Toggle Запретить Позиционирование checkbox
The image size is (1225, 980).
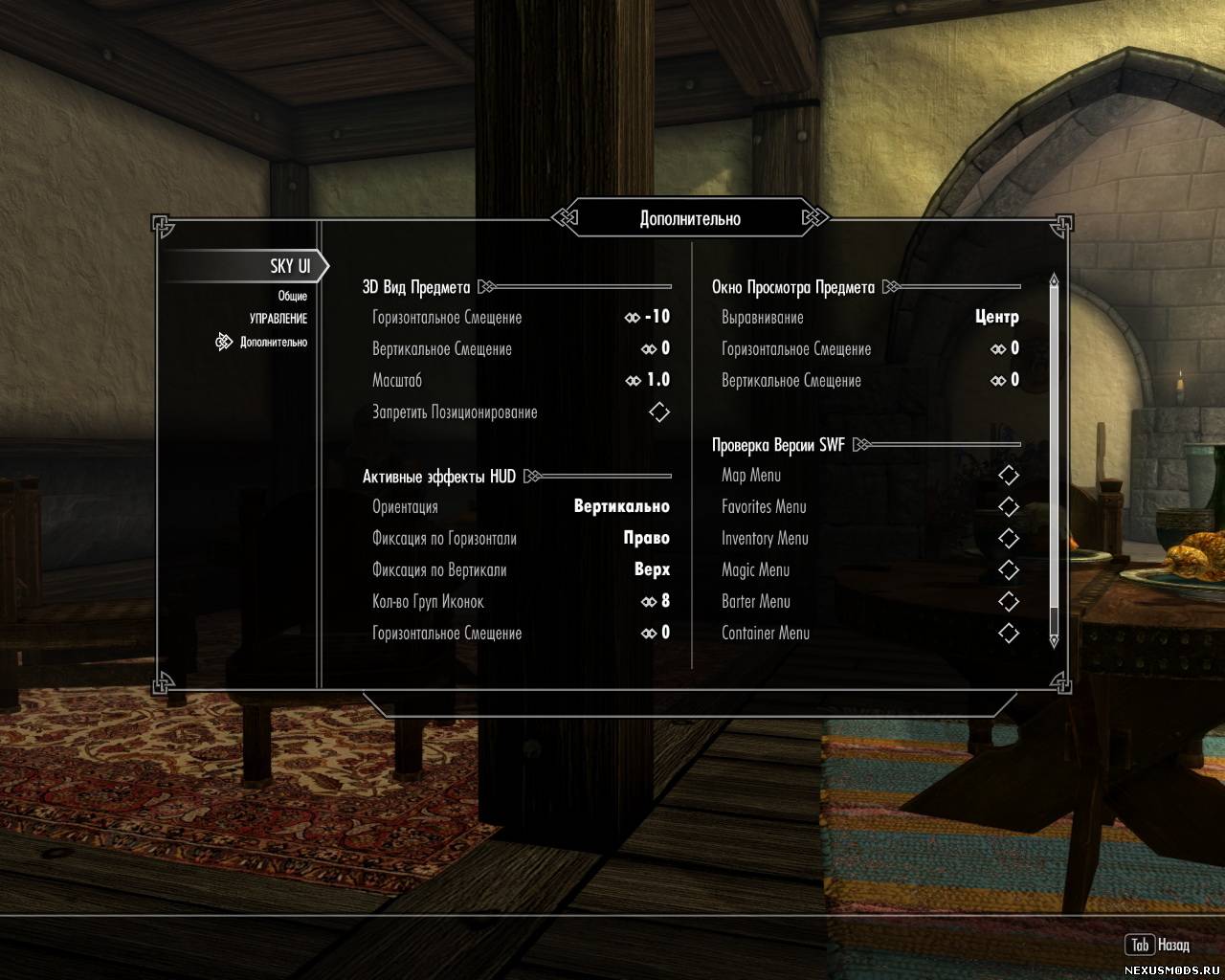(659, 412)
